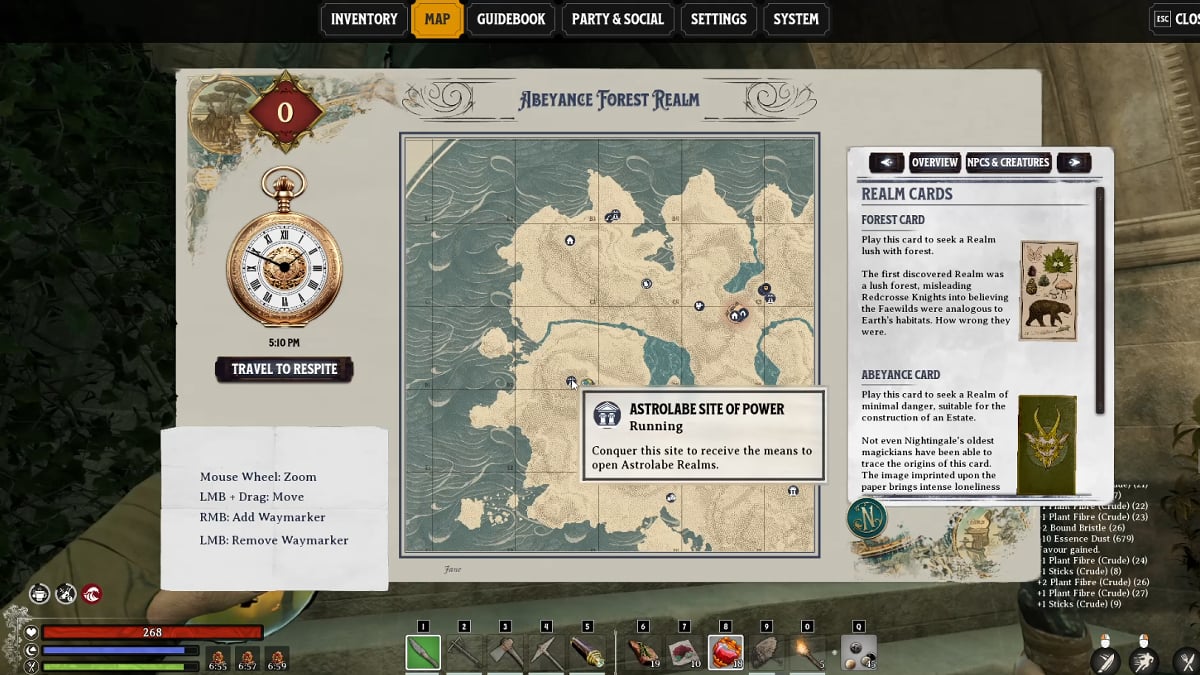Image resolution: width=1200 pixels, height=675 pixels.
Task: Click the Realm Cards panel scrollbar
Action: pos(1100,300)
